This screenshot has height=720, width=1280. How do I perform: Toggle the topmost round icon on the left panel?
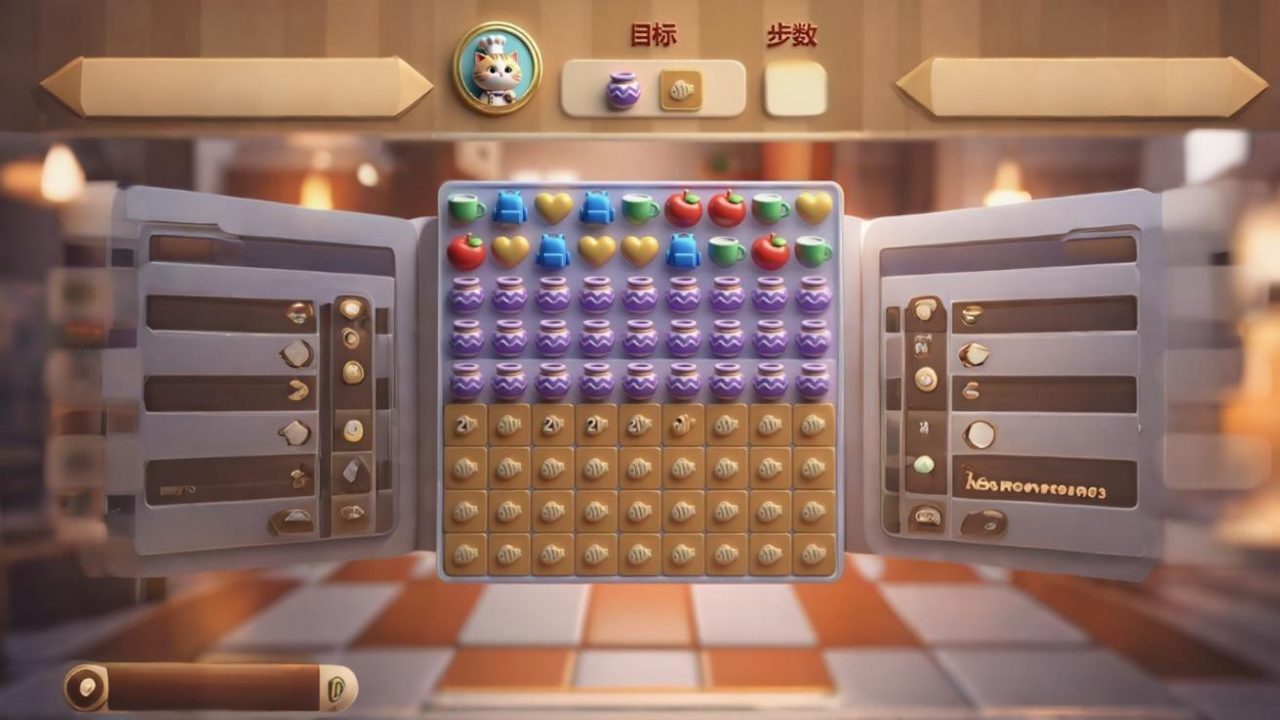pos(352,309)
